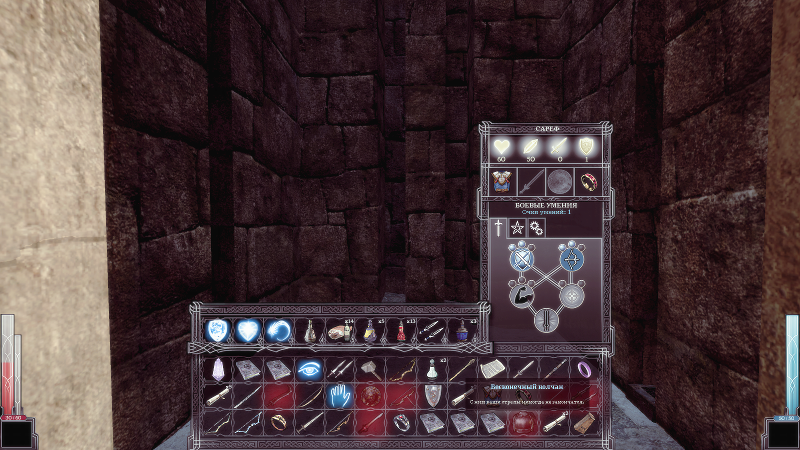Activate the glowing heart spell on the hotbar
The width and height of the screenshot is (800, 450).
(247, 329)
